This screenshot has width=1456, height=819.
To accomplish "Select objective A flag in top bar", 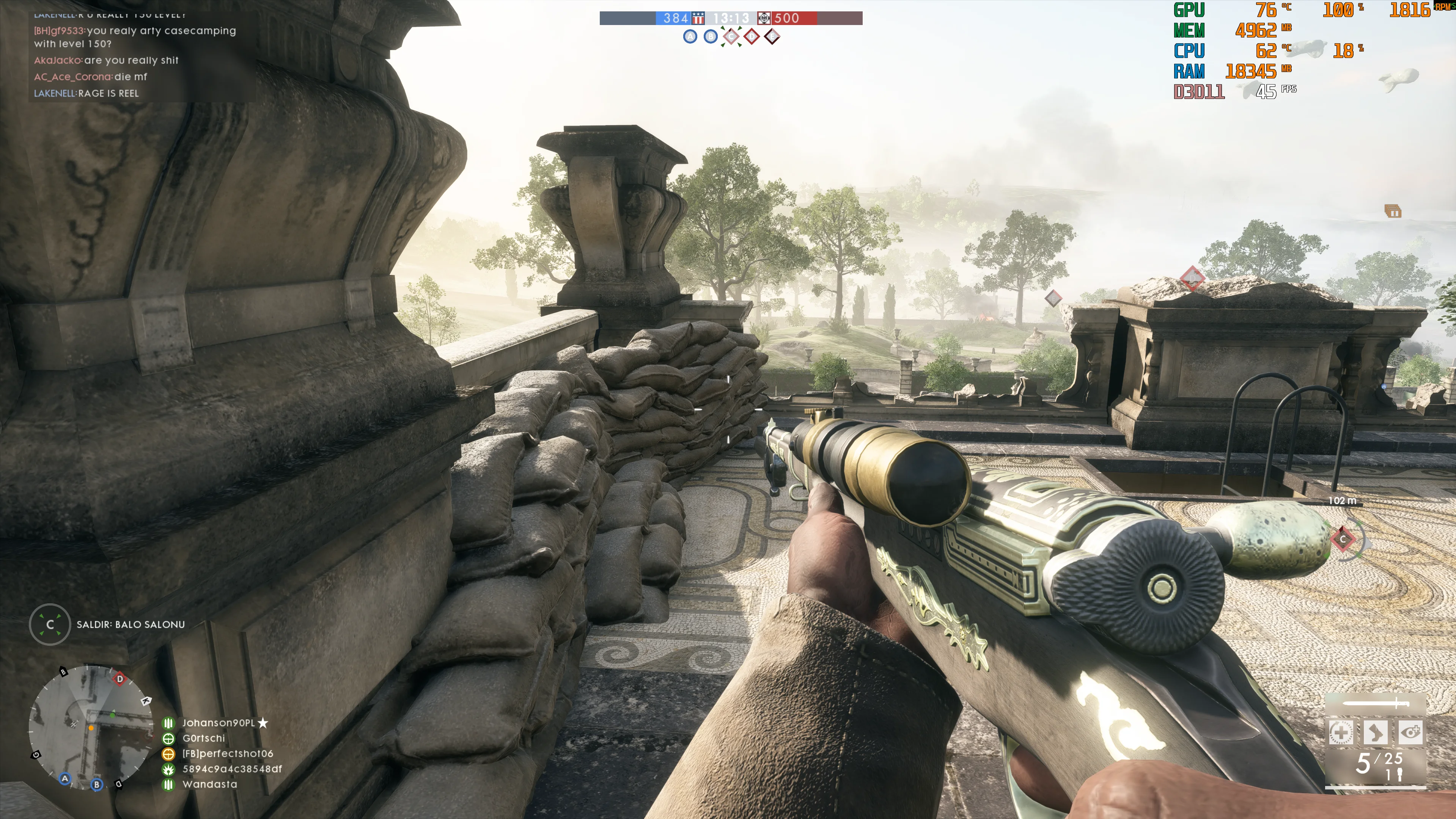I will coord(690,37).
